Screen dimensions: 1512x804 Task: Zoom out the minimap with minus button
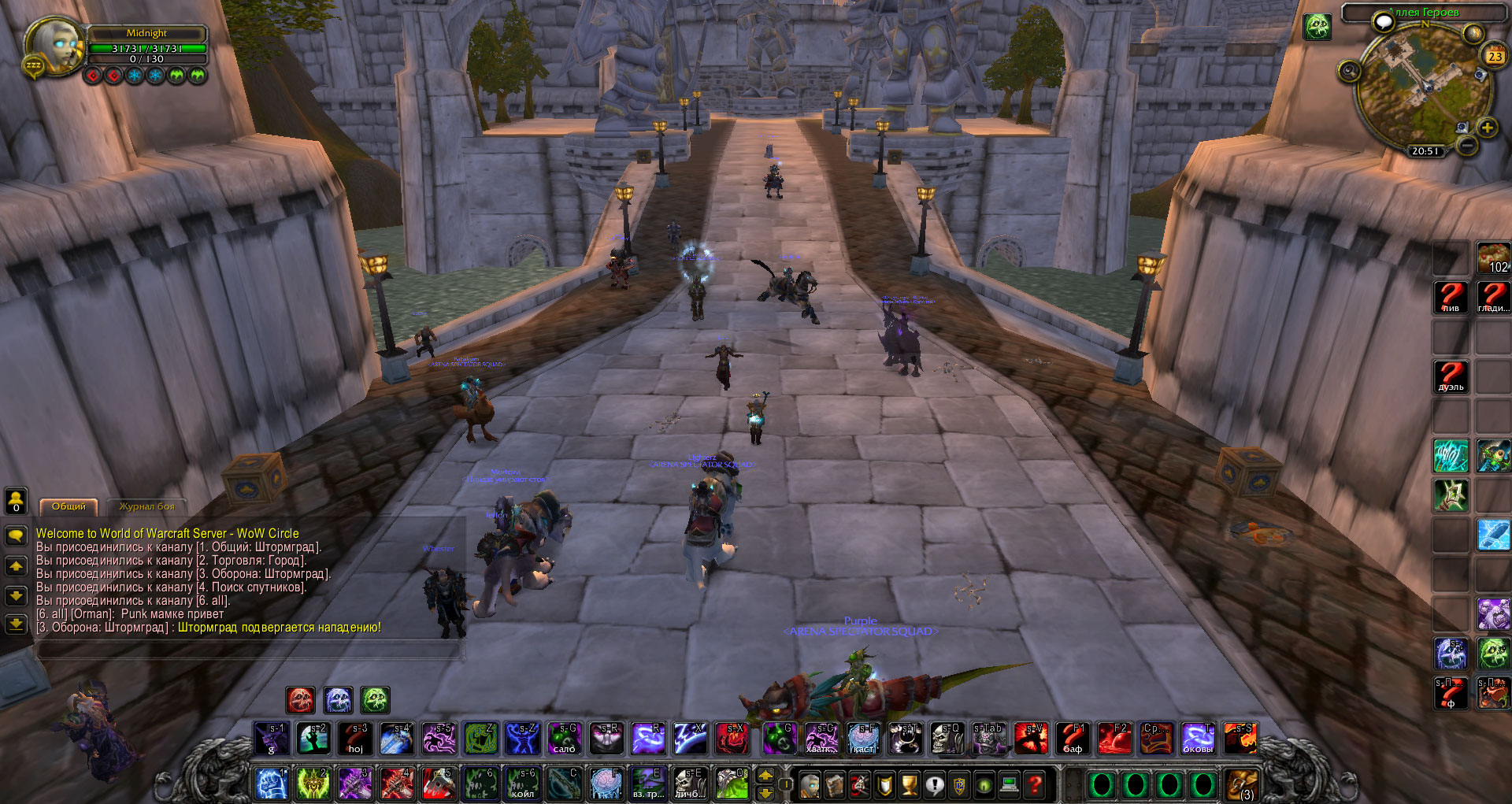pos(1466,146)
